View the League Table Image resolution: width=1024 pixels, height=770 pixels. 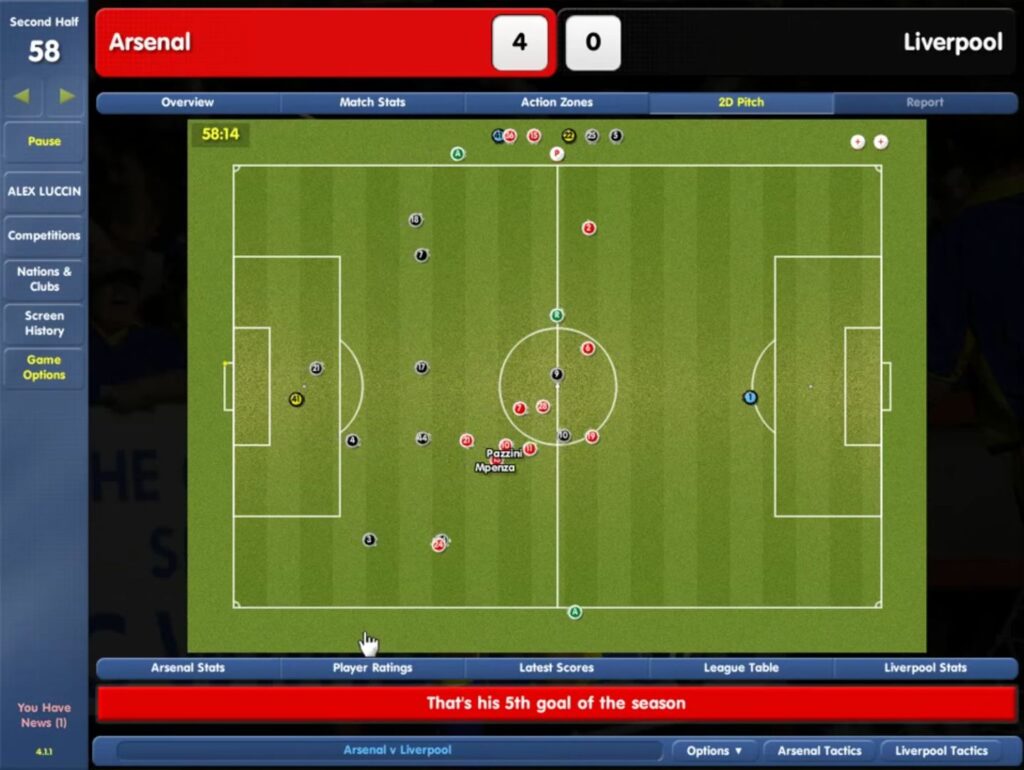tap(741, 668)
